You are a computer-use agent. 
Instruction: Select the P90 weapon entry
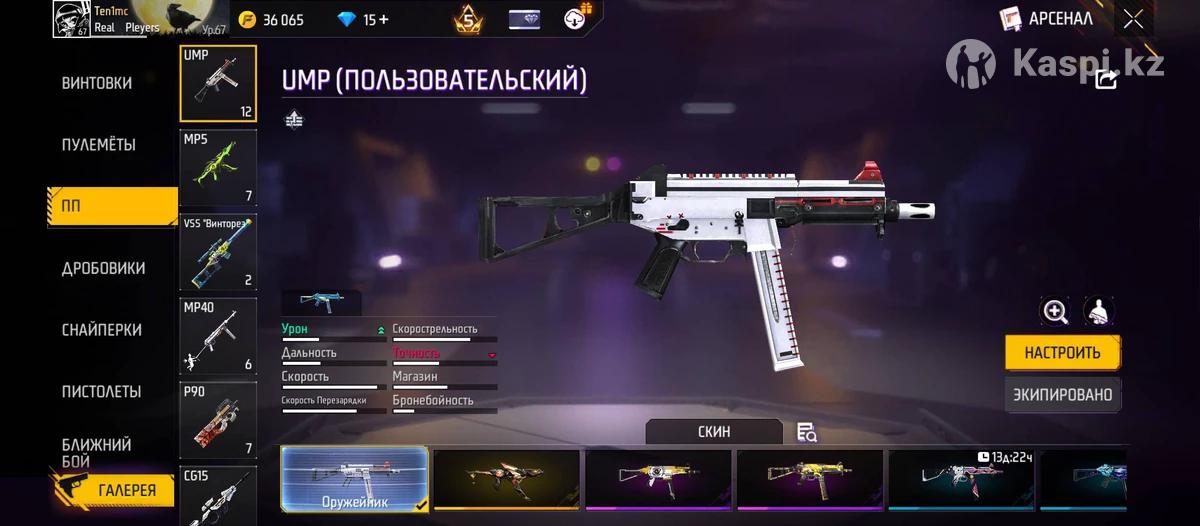(218, 420)
